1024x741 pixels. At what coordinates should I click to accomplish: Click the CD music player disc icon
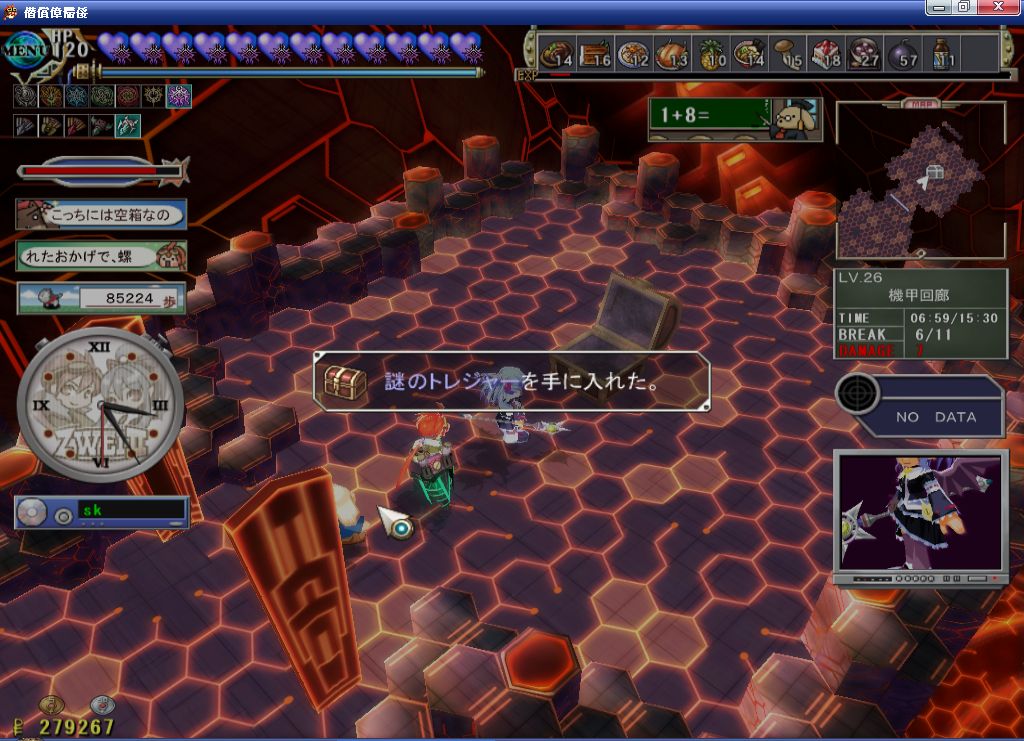pyautogui.click(x=32, y=512)
